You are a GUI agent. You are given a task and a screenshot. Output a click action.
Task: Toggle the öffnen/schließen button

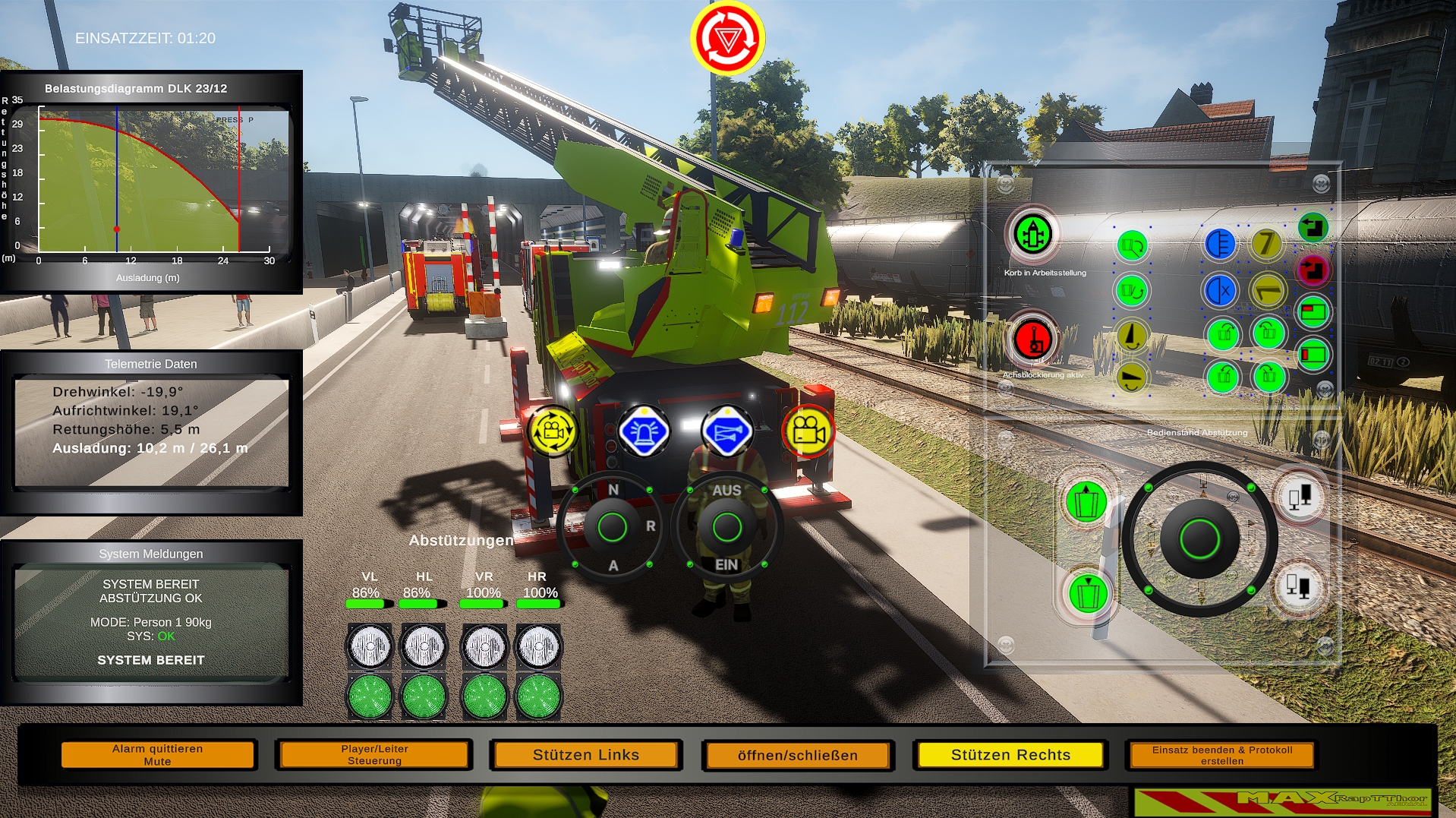[x=797, y=755]
